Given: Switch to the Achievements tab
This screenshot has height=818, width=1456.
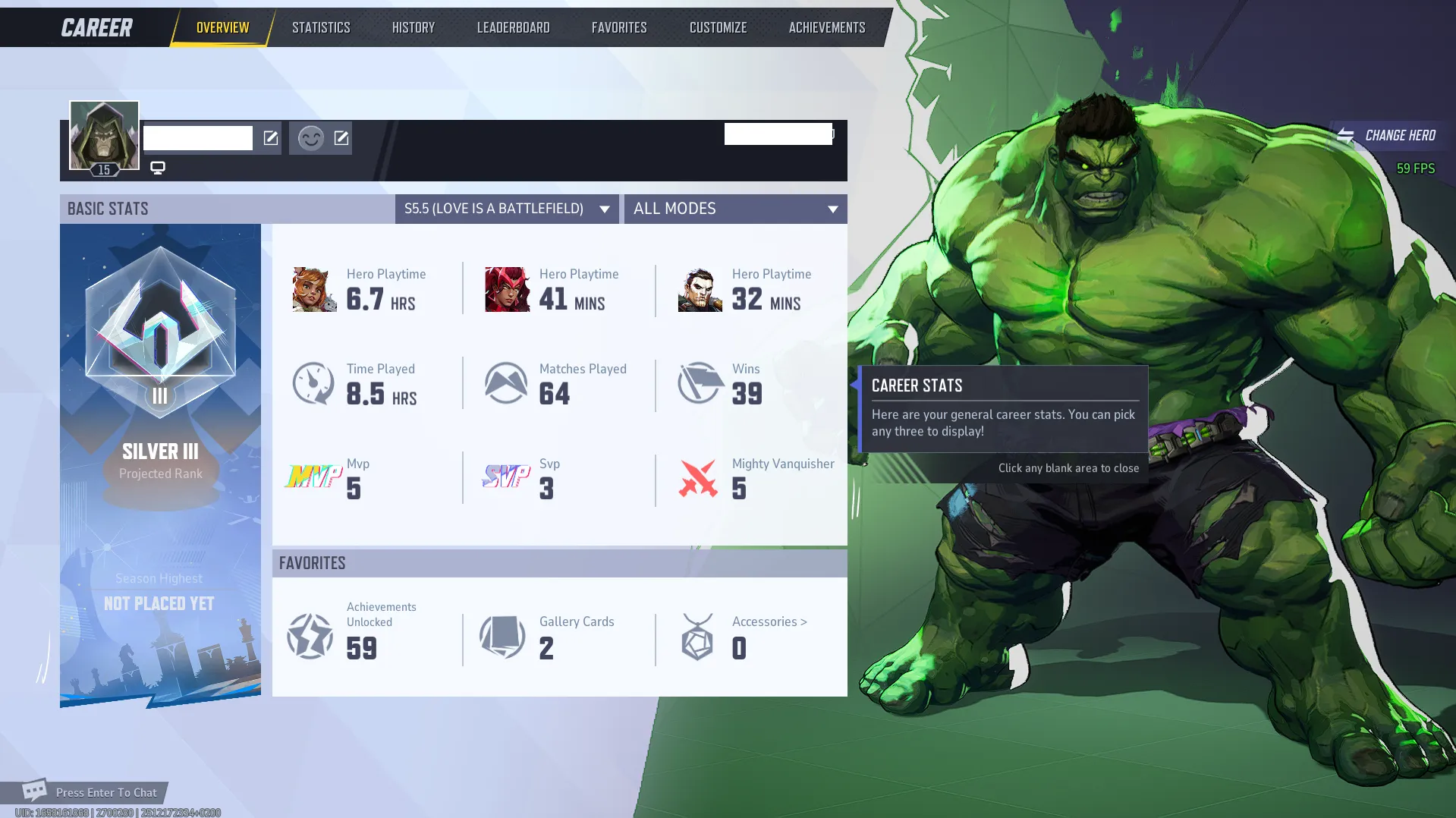Looking at the screenshot, I should 826,27.
